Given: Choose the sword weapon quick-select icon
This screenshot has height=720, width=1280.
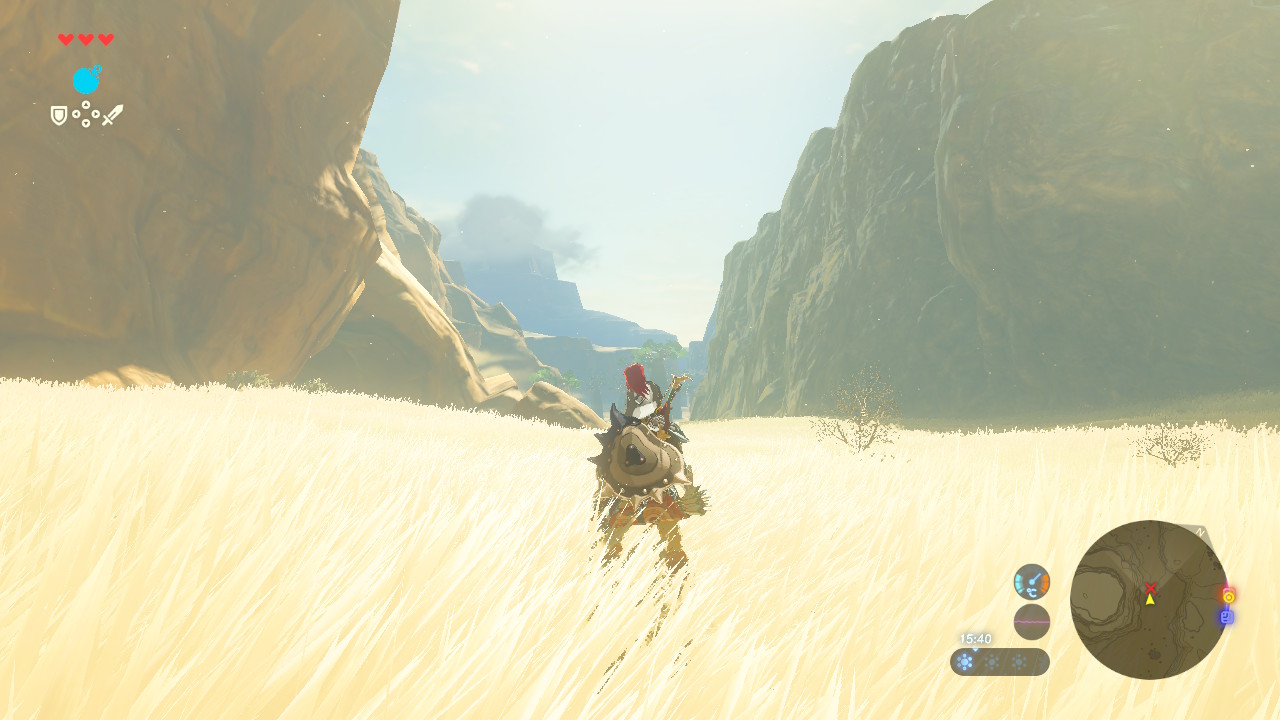Looking at the screenshot, I should pyautogui.click(x=112, y=115).
